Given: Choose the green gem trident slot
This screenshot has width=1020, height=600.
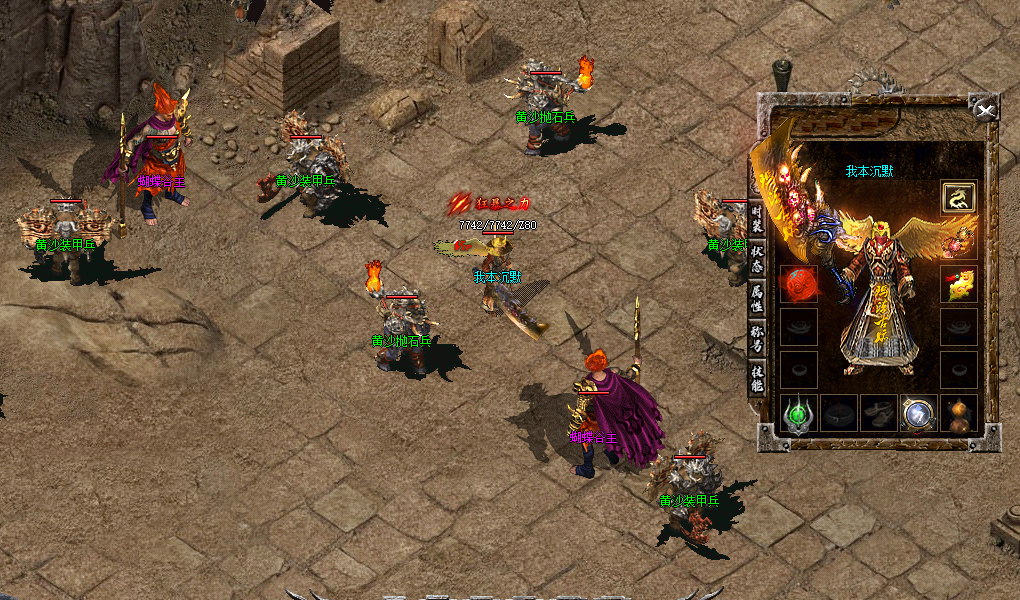Looking at the screenshot, I should click(798, 413).
